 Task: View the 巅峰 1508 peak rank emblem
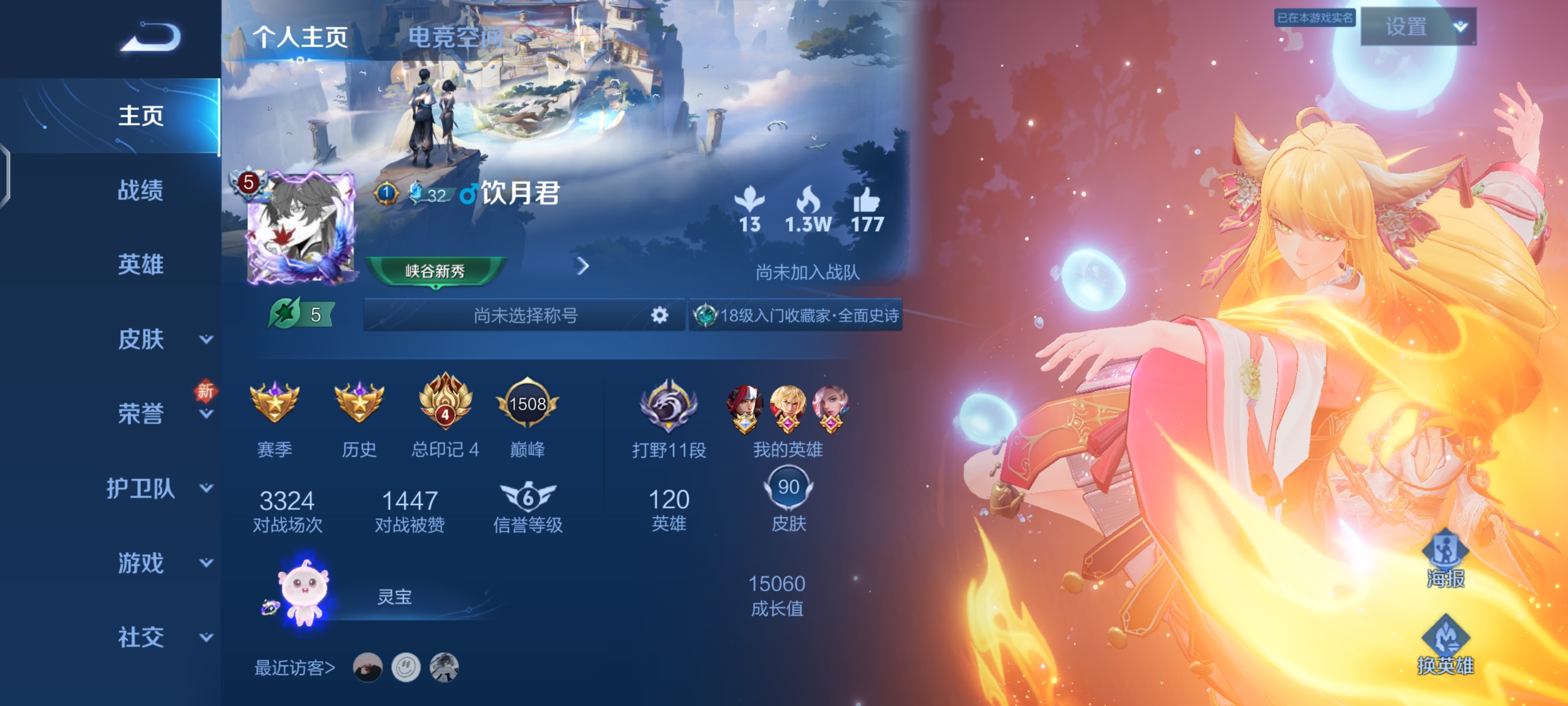tap(527, 404)
